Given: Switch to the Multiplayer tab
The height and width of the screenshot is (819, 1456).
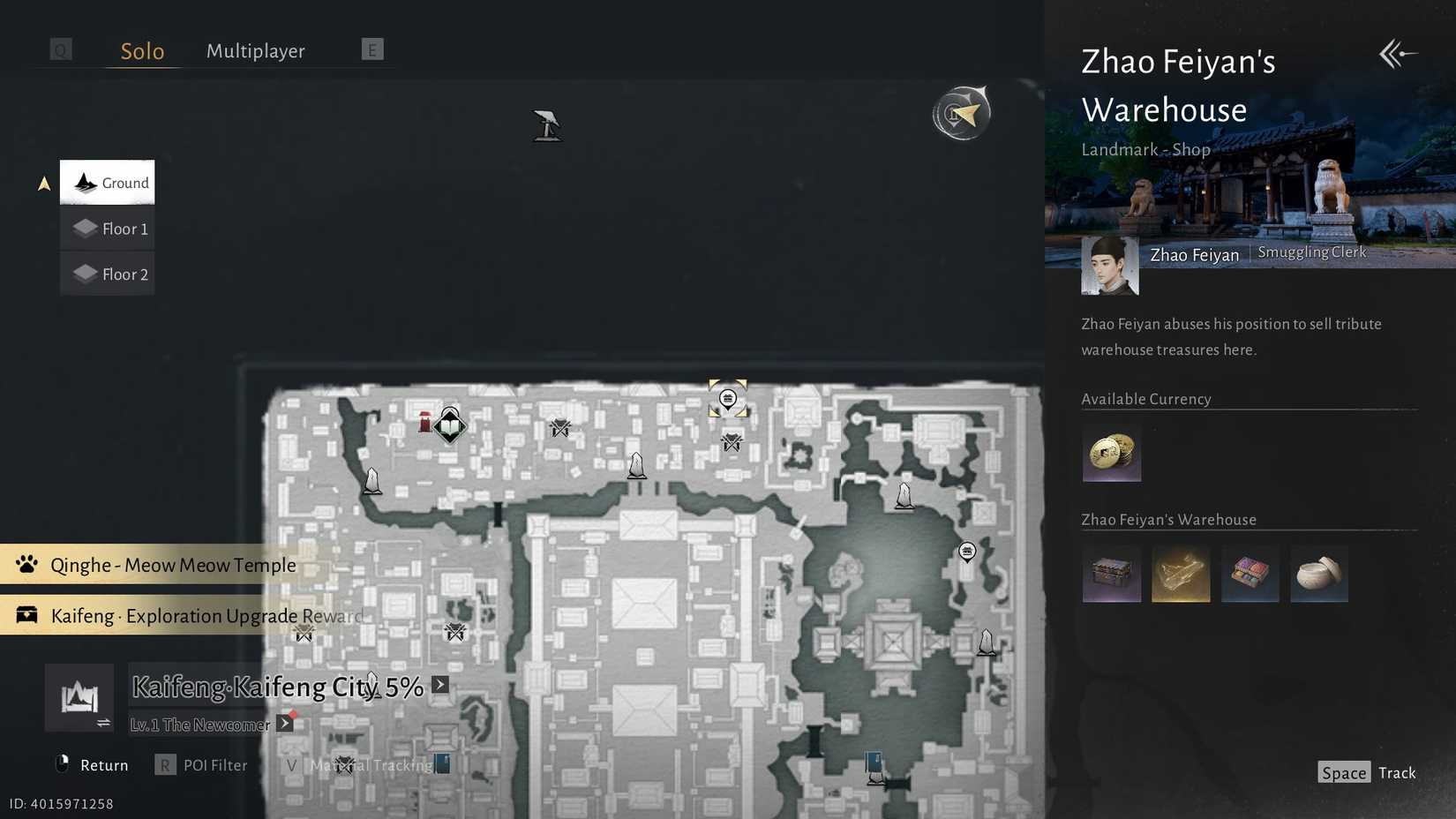Looking at the screenshot, I should pyautogui.click(x=255, y=50).
